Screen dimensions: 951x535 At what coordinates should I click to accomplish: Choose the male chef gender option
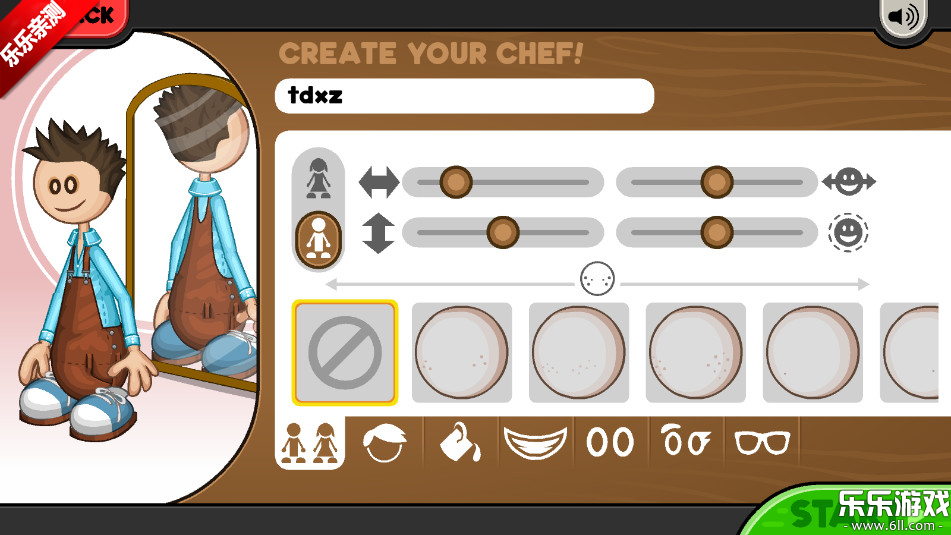tap(318, 238)
